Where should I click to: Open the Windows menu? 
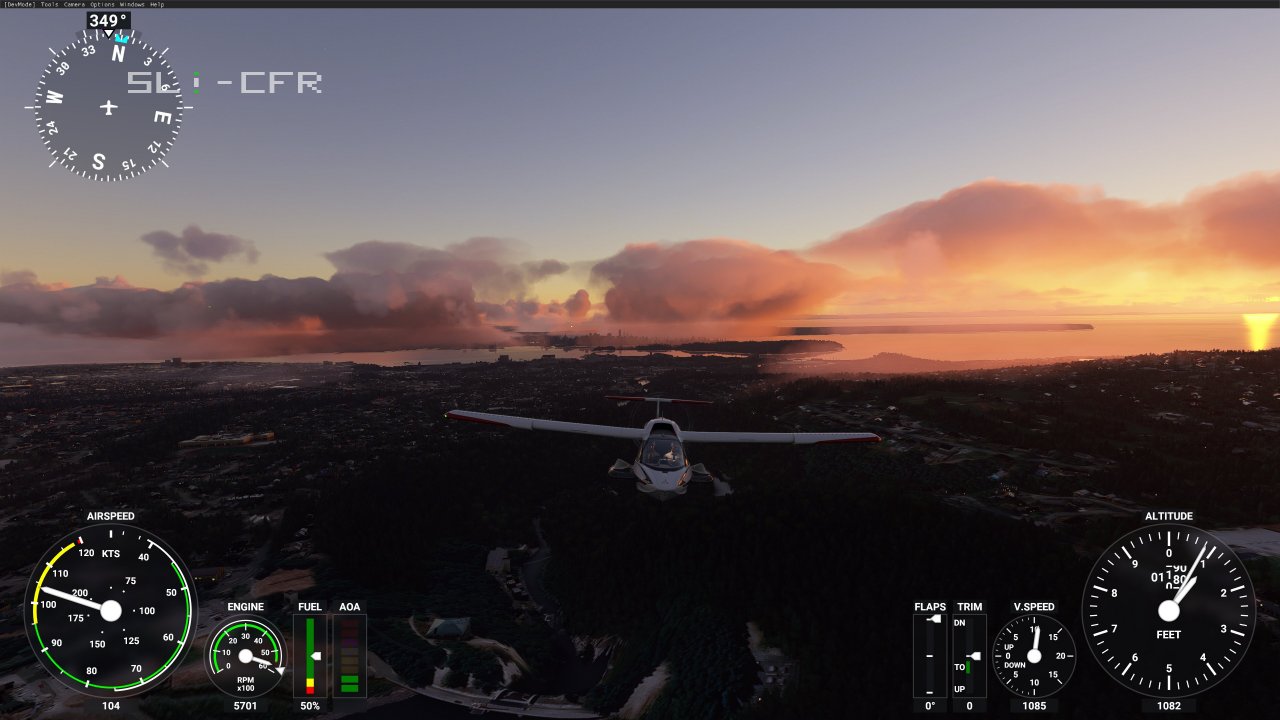[x=132, y=4]
